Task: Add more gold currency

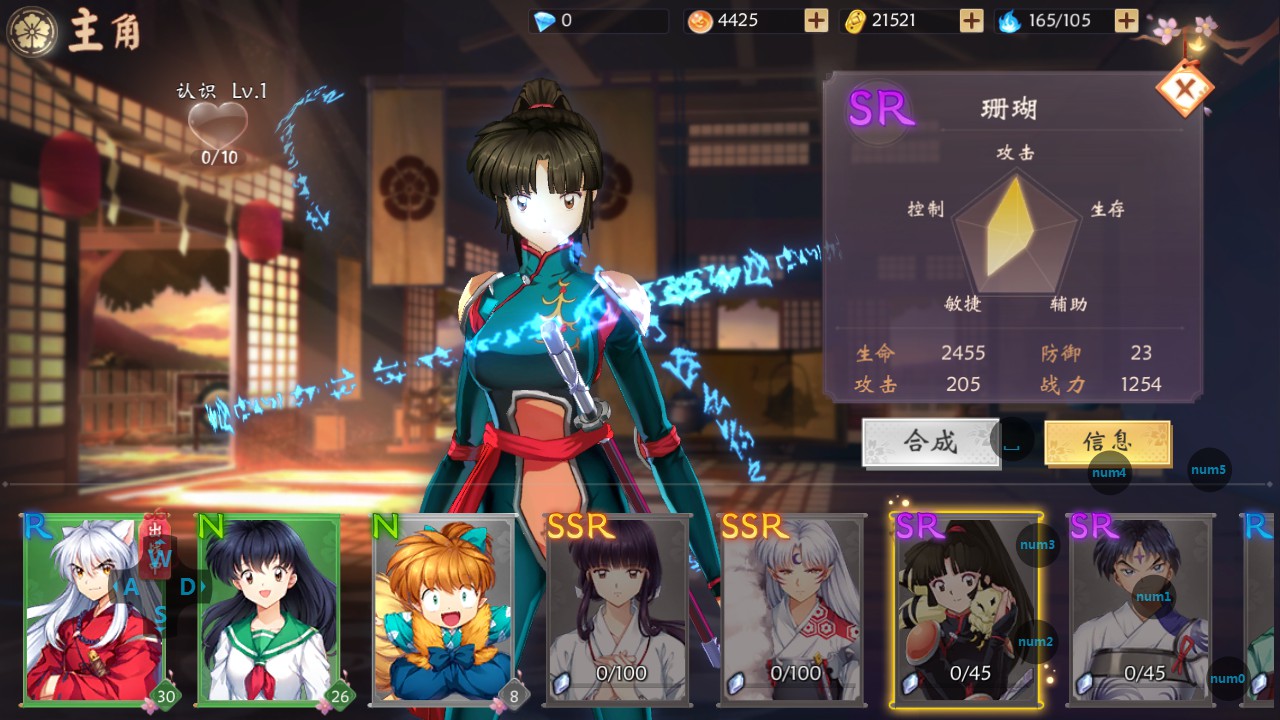Action: pyautogui.click(x=971, y=20)
